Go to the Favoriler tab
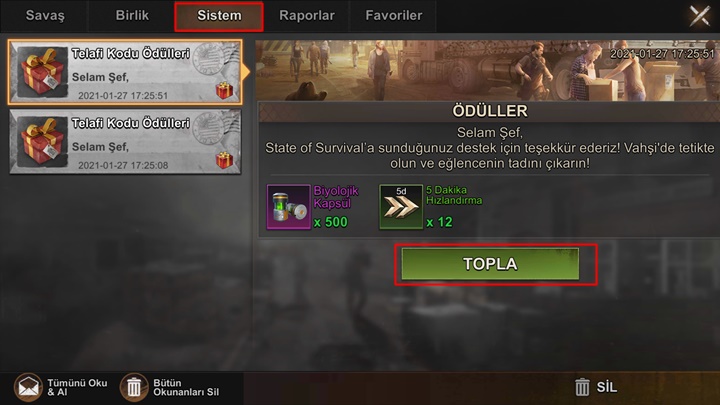The height and width of the screenshot is (405, 720). coord(392,16)
